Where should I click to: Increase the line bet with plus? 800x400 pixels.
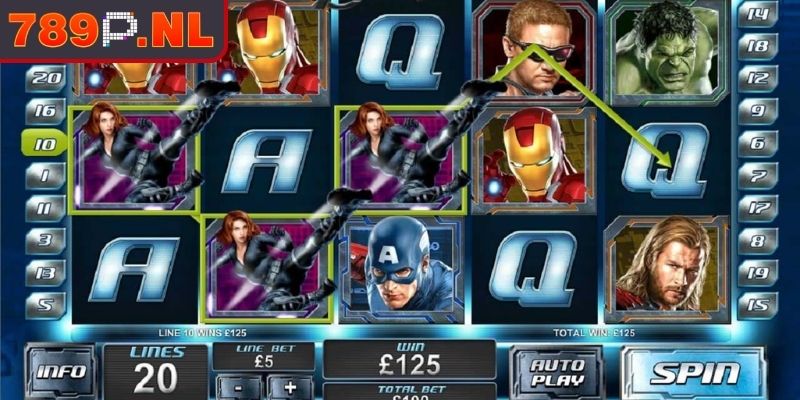tap(290, 387)
